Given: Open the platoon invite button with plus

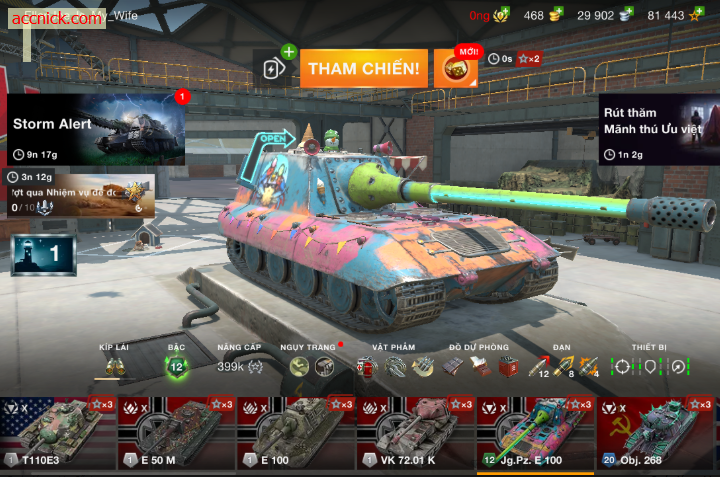Looking at the screenshot, I should 274,68.
